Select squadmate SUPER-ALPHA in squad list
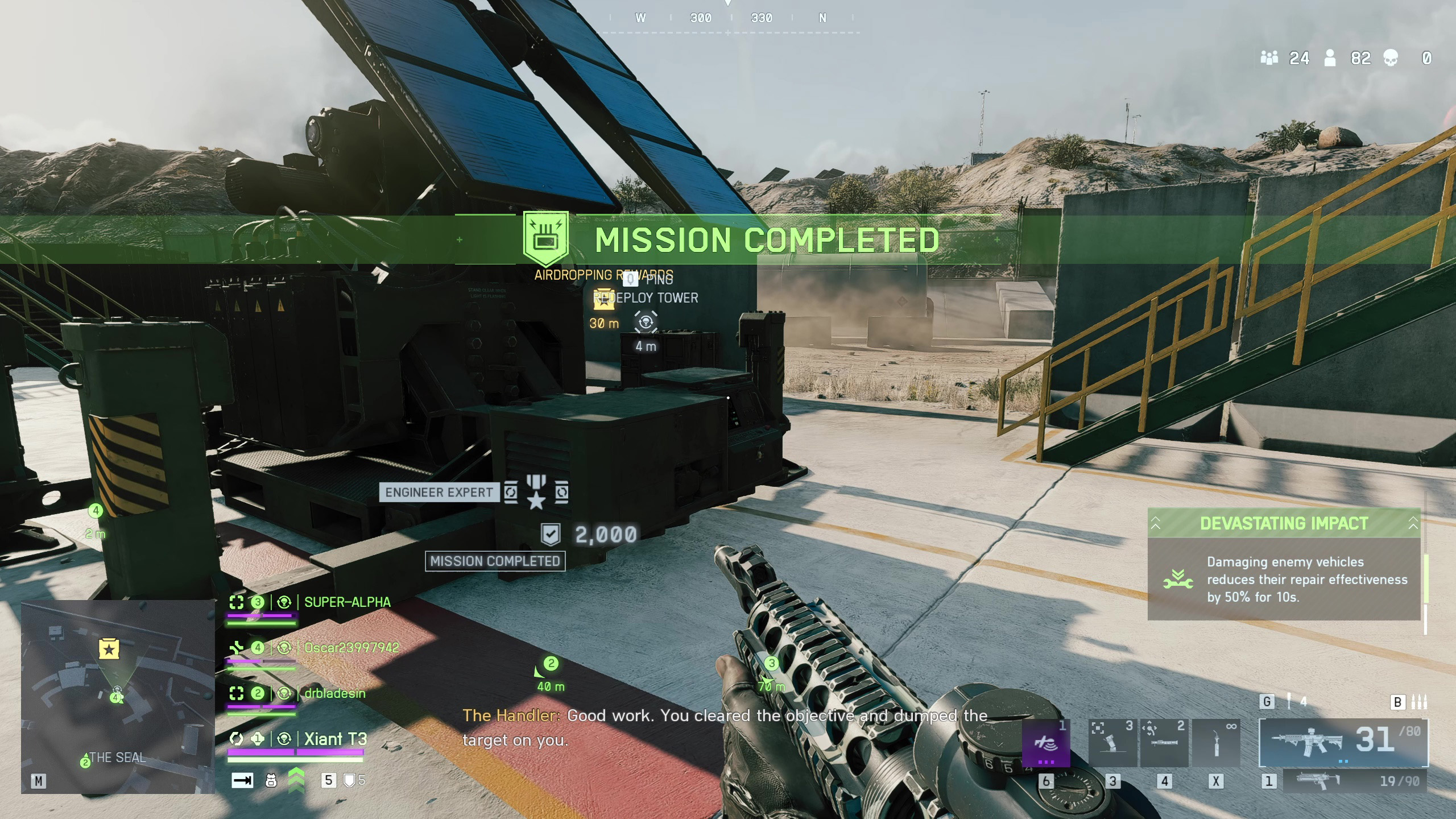1456x819 pixels. click(x=347, y=602)
